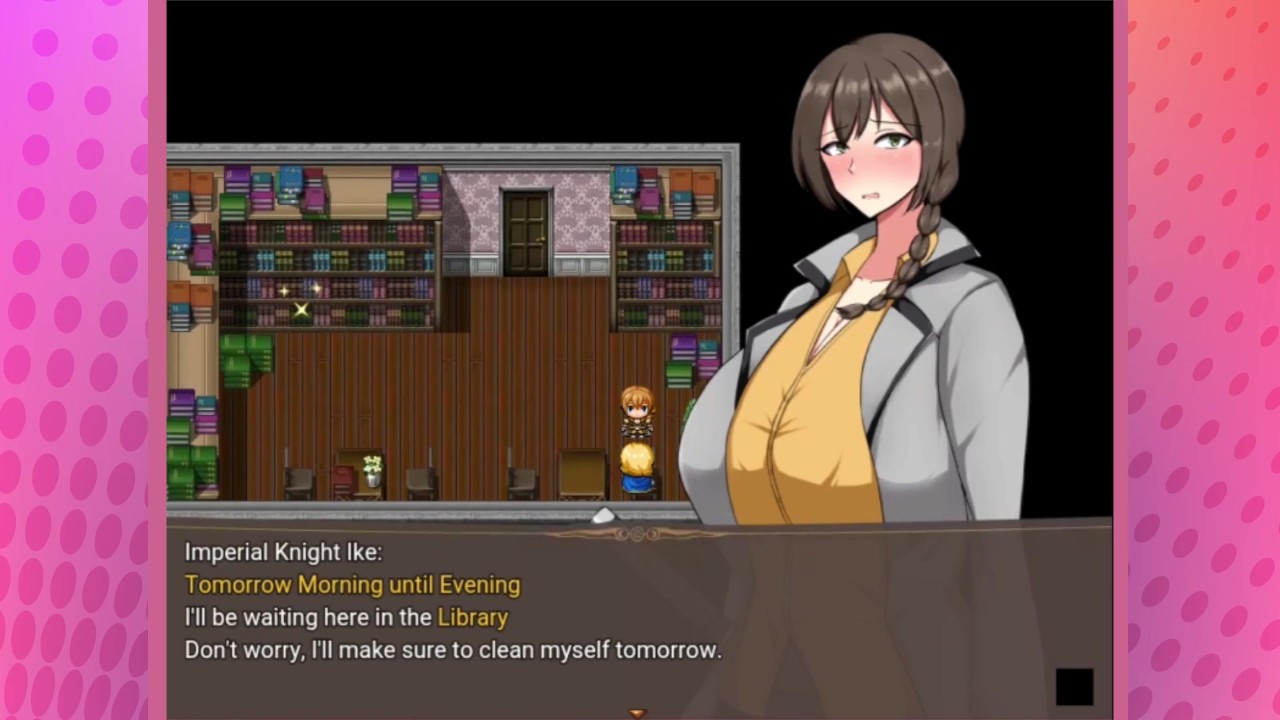This screenshot has height=720, width=1280.
Task: Tap the black square button in dialogue box
Action: pyautogui.click(x=1074, y=687)
